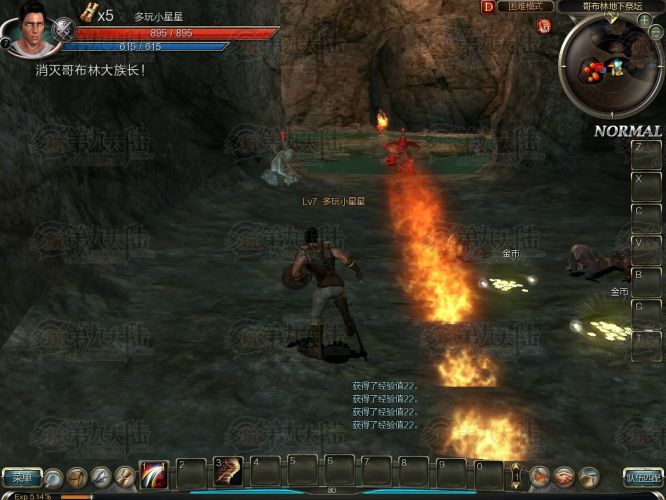Select the 困难模式 difficulty label
The image size is (666, 500).
(525, 6)
